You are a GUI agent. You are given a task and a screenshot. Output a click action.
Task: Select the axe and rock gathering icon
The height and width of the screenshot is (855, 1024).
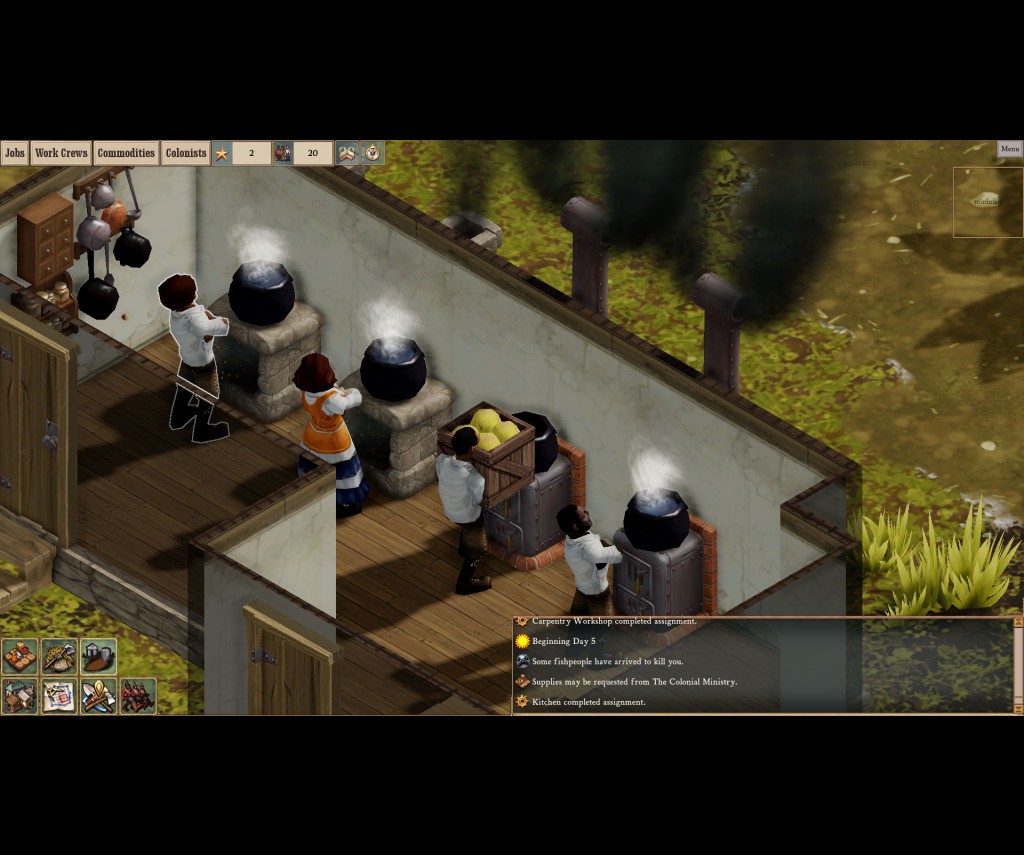click(59, 657)
